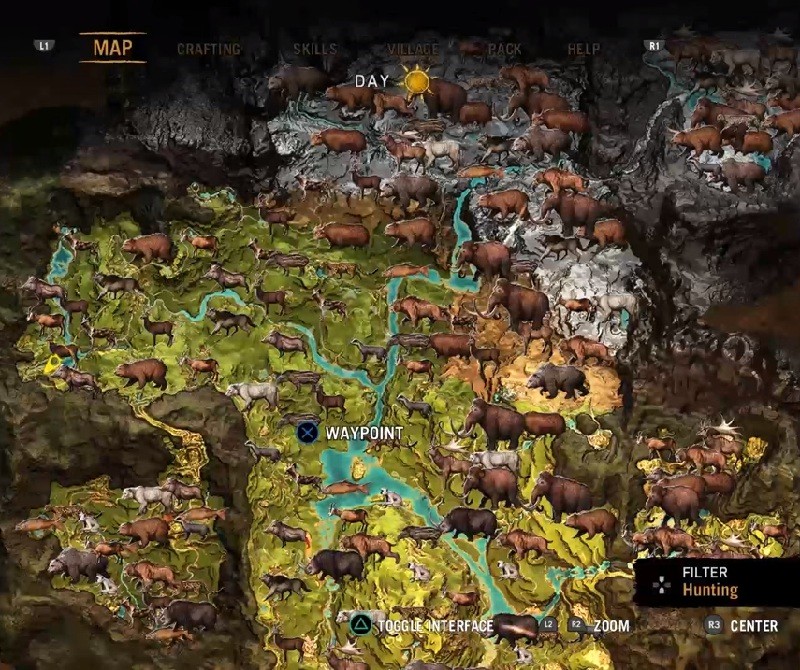Change the Hunting map filter
Viewport: 800px width, 670px height.
(x=709, y=582)
